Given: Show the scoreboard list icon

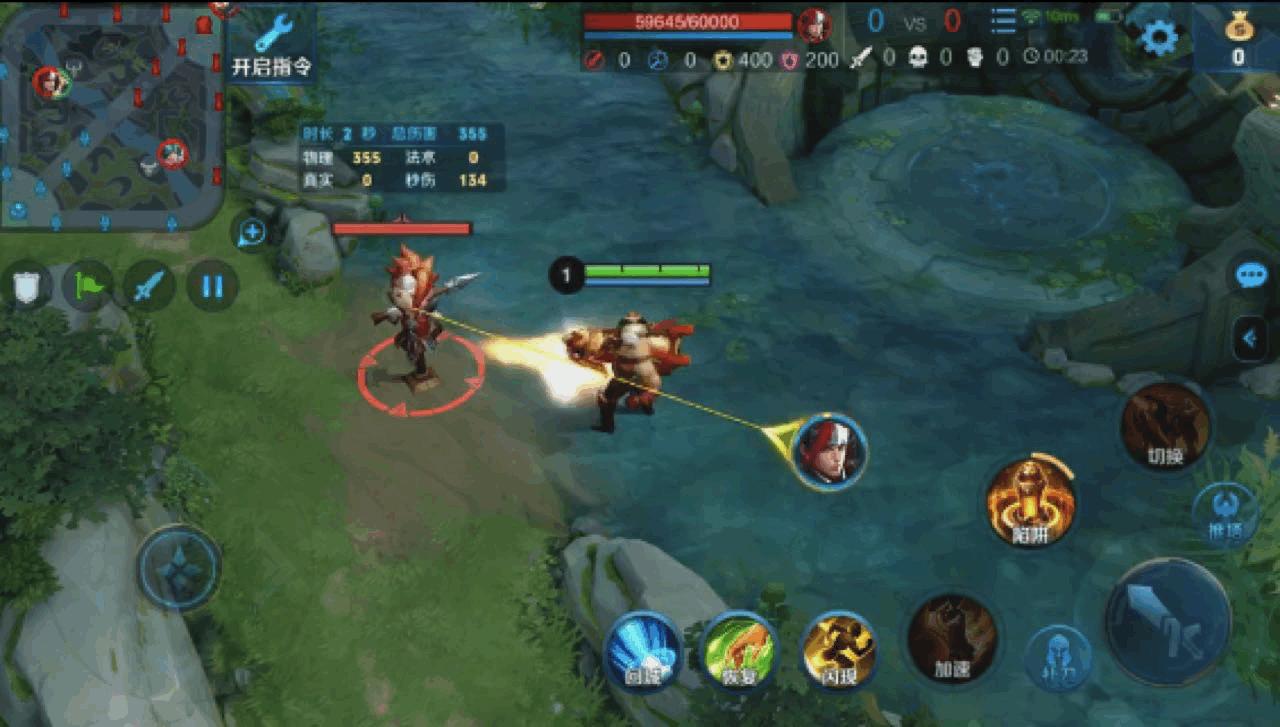Looking at the screenshot, I should [1003, 21].
